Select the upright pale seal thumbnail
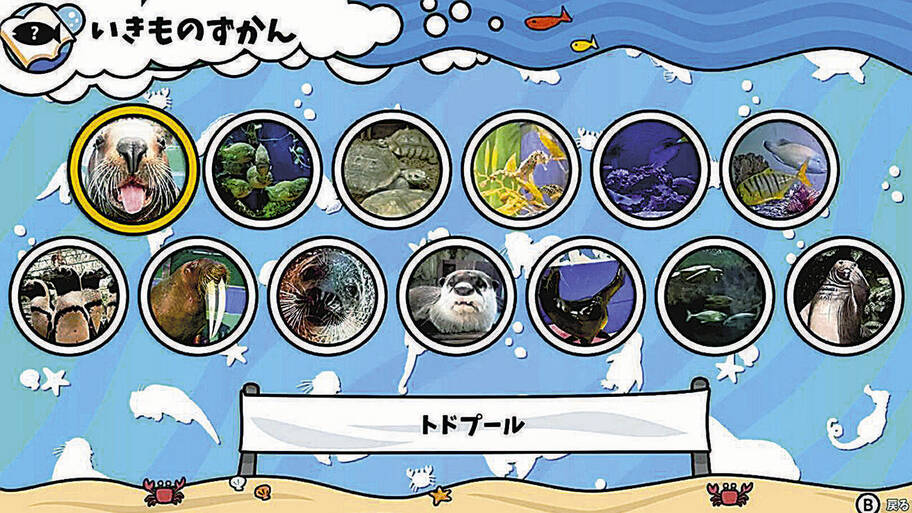The height and width of the screenshot is (513, 912). tap(843, 295)
